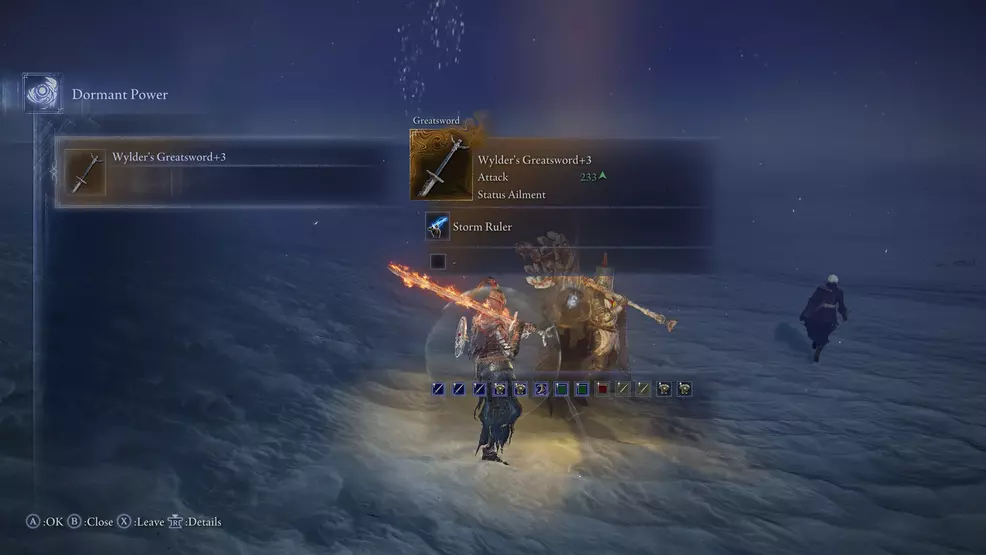
Task: Select Wylder's Greatsword+3 in the Dormant Power list
Action: click(220, 172)
